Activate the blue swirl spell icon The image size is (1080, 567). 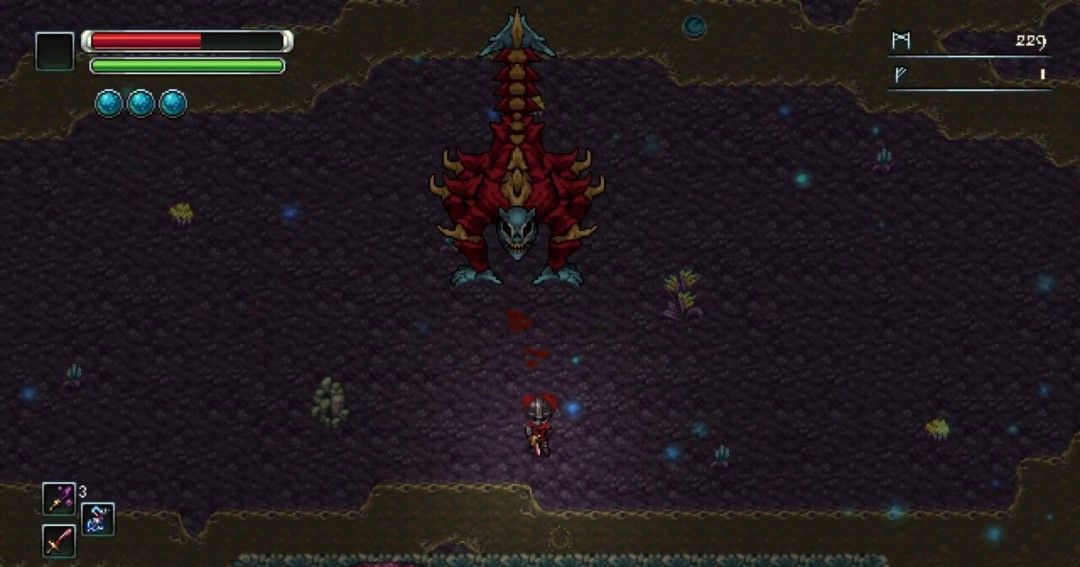tap(98, 519)
